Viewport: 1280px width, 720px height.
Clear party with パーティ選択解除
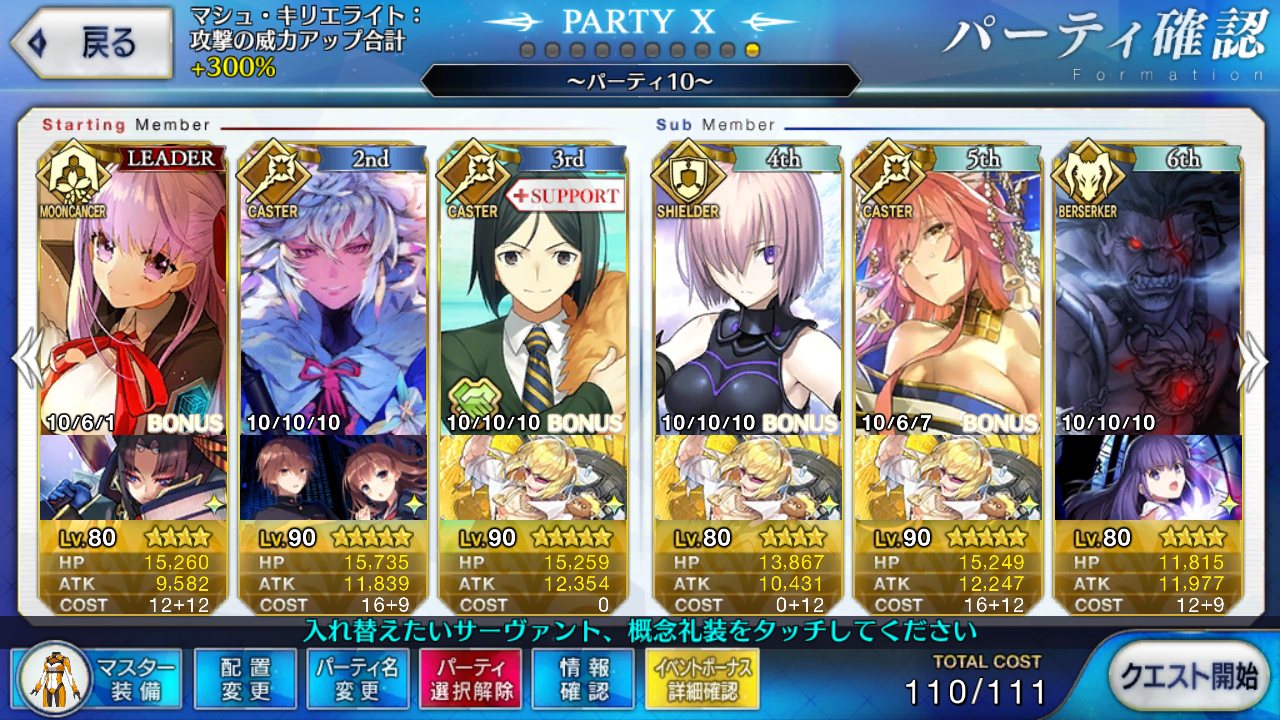[x=470, y=677]
